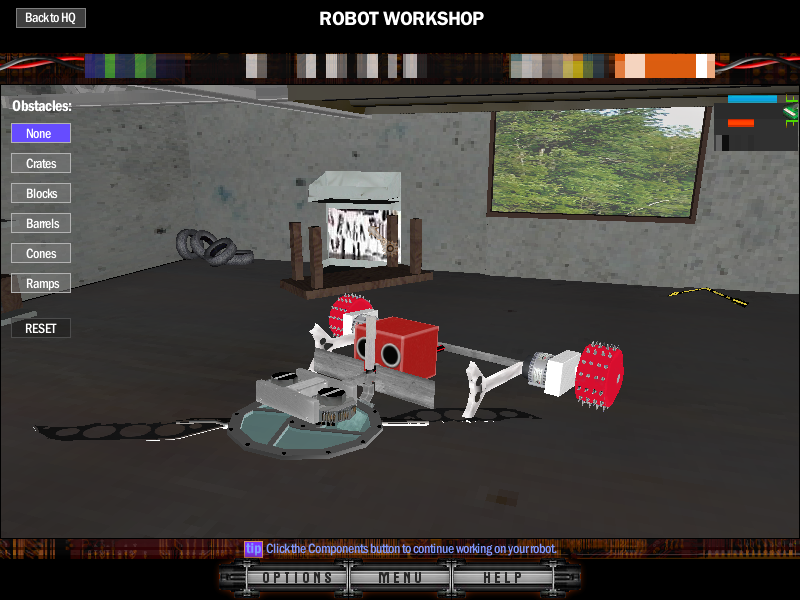
Task: Click the RESET button
Action: (x=41, y=328)
